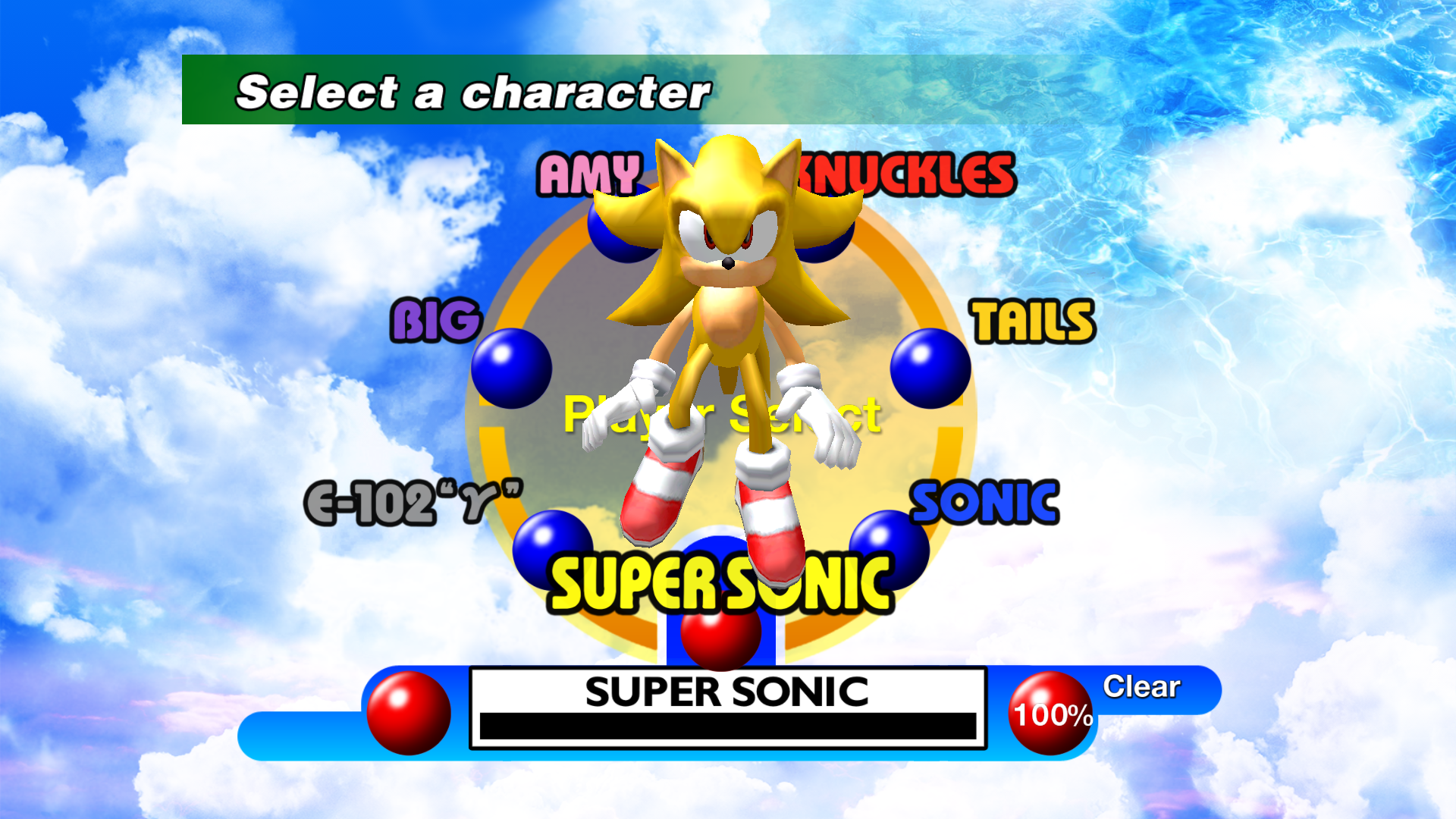The height and width of the screenshot is (819, 1456).
Task: Click the Super Sonic name panel
Action: (x=727, y=708)
